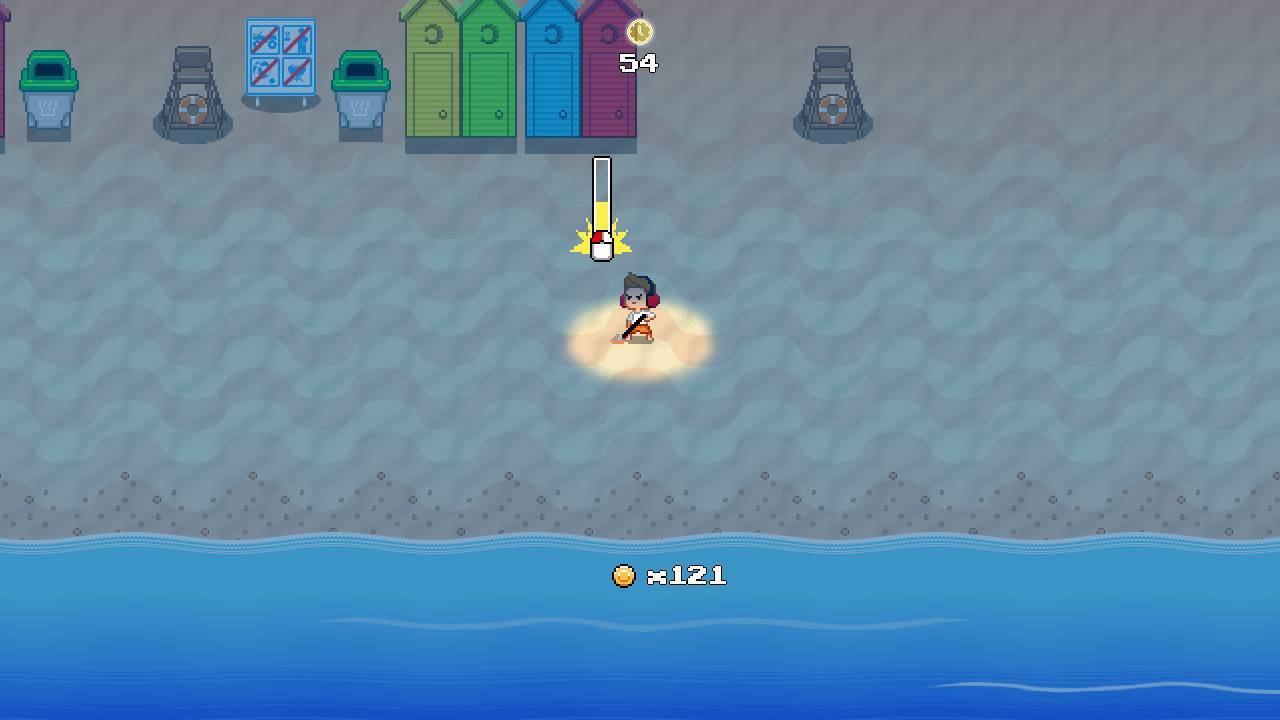1280x720 pixels.
Task: Click the 54 timer number display
Action: pos(637,62)
